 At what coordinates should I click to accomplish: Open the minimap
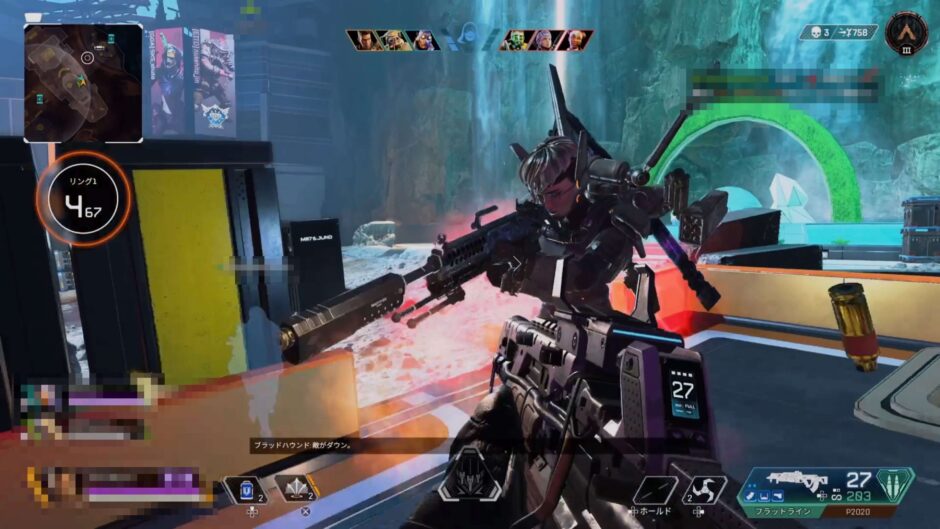coord(83,82)
